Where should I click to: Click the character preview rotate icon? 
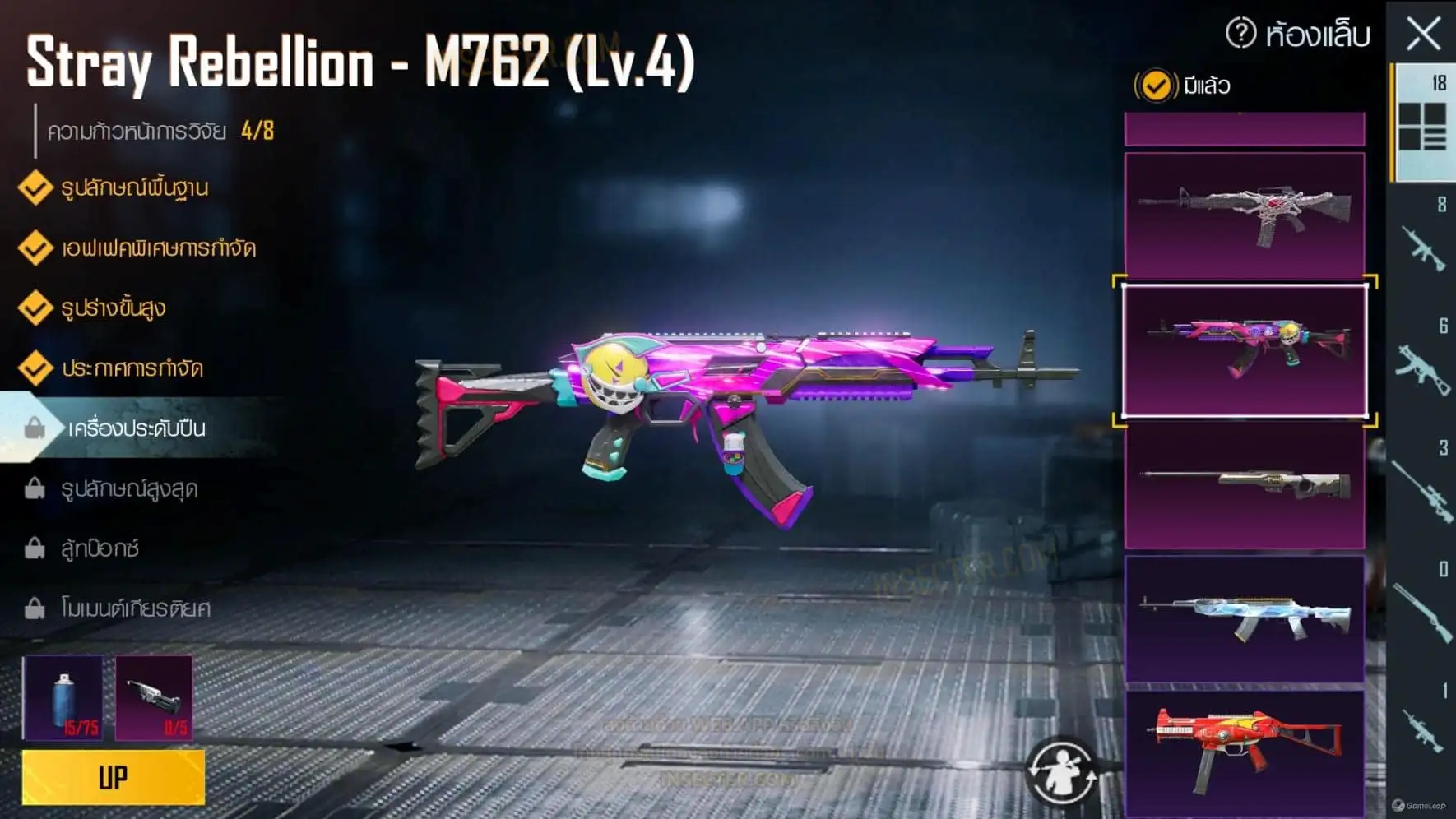coord(1061,771)
